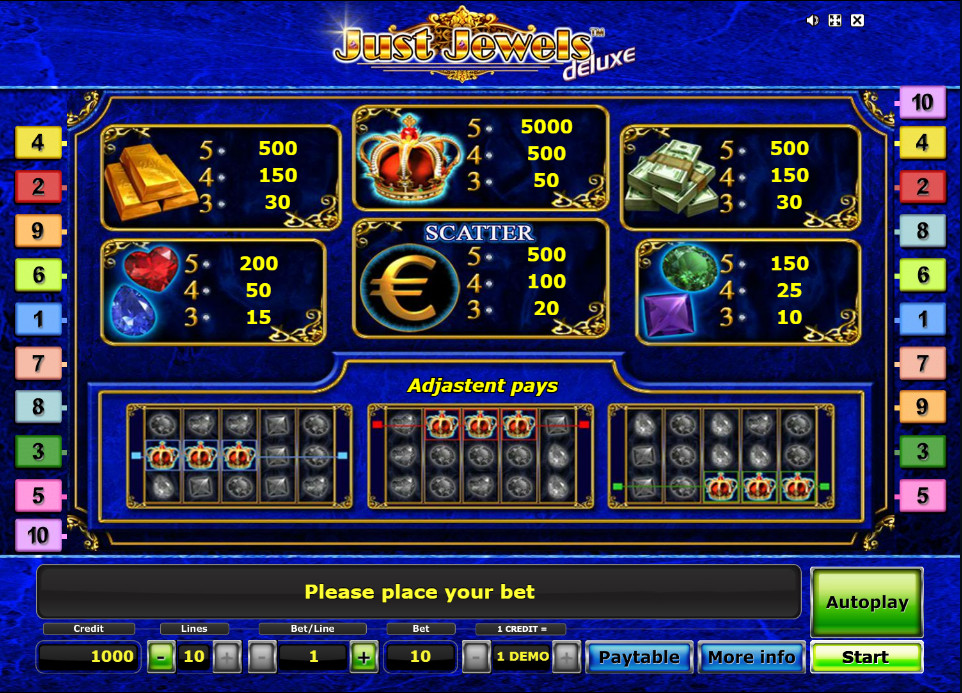Close the Paytable view

click(x=638, y=657)
